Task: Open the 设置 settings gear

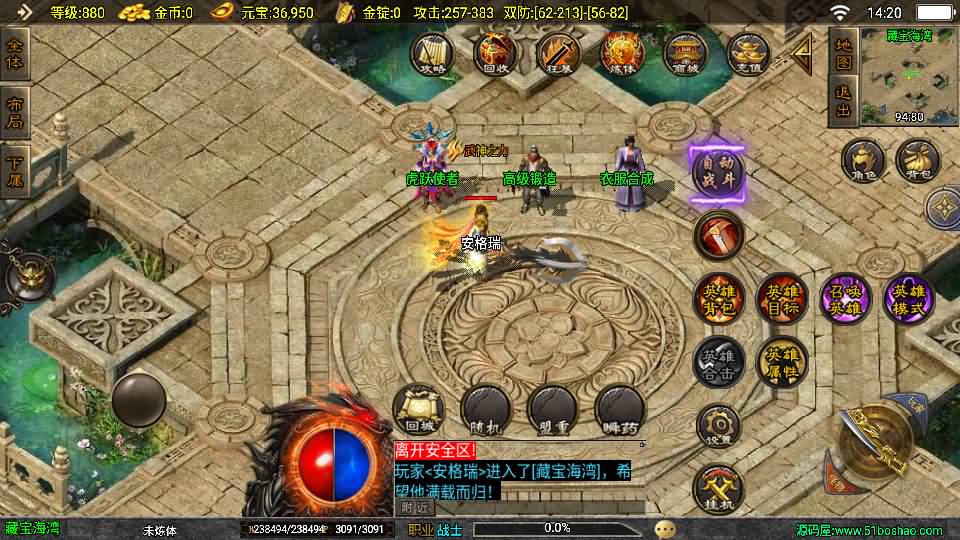Action: click(x=718, y=425)
